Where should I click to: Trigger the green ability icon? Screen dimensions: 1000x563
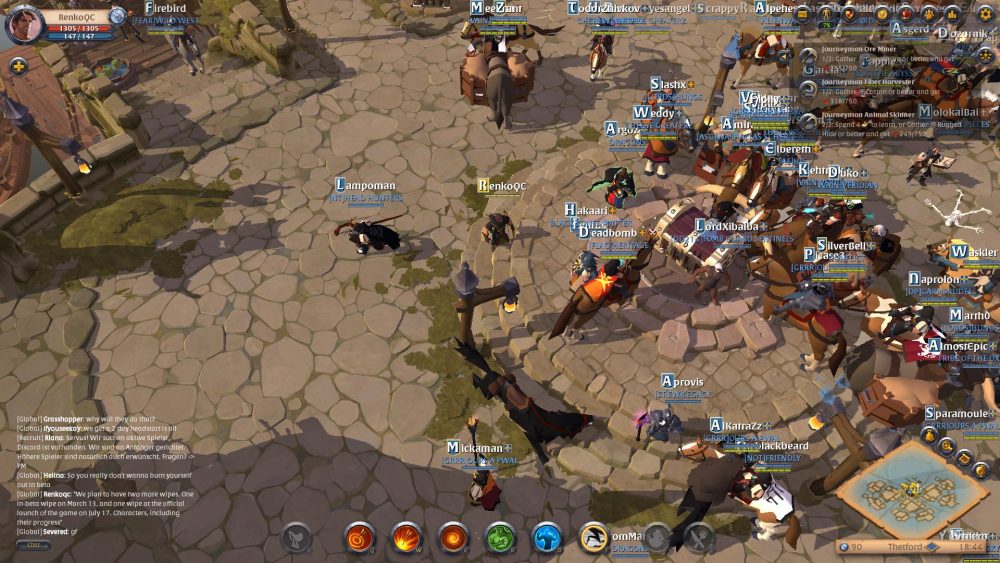point(500,538)
